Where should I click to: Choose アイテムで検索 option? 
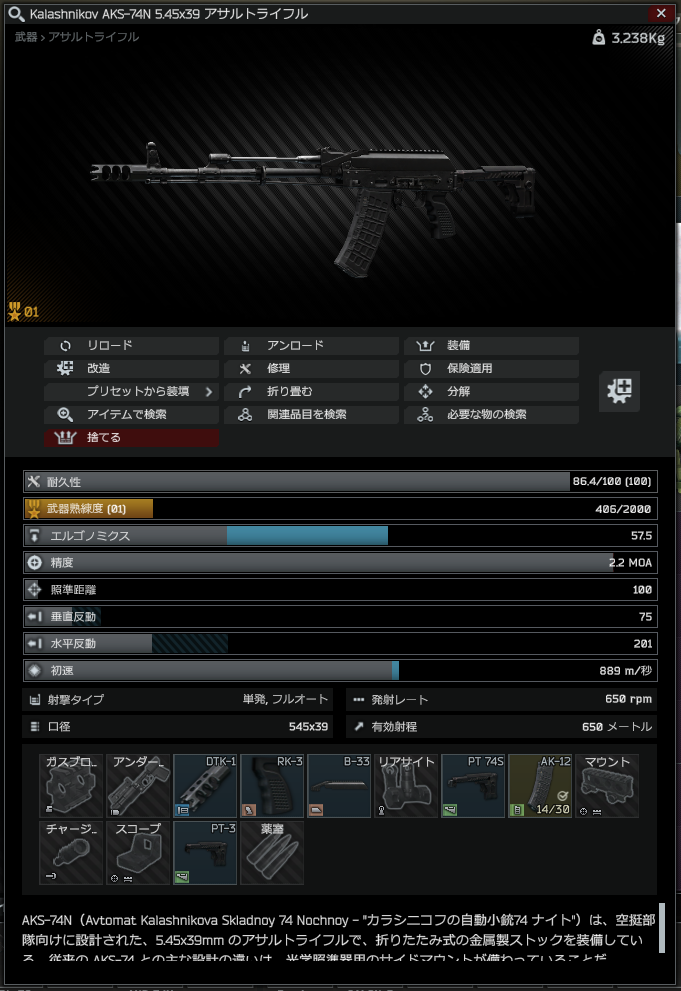(x=131, y=415)
